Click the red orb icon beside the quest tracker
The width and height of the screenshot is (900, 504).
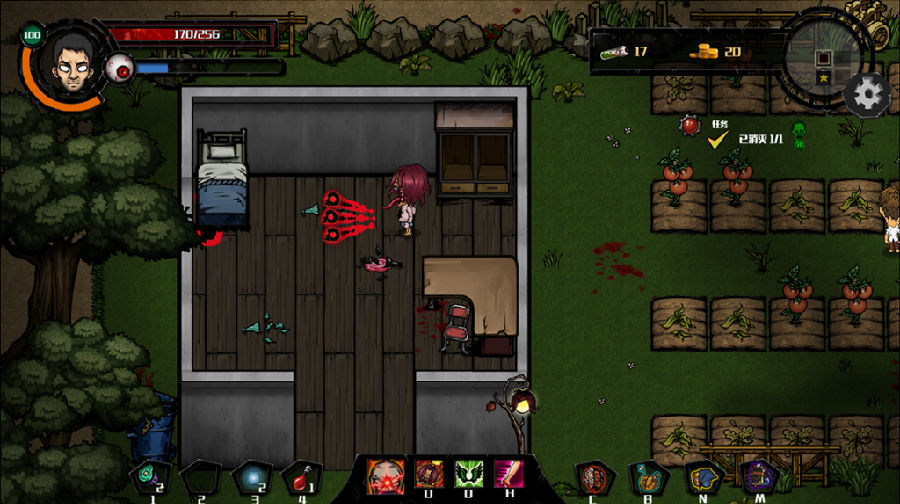(x=687, y=127)
